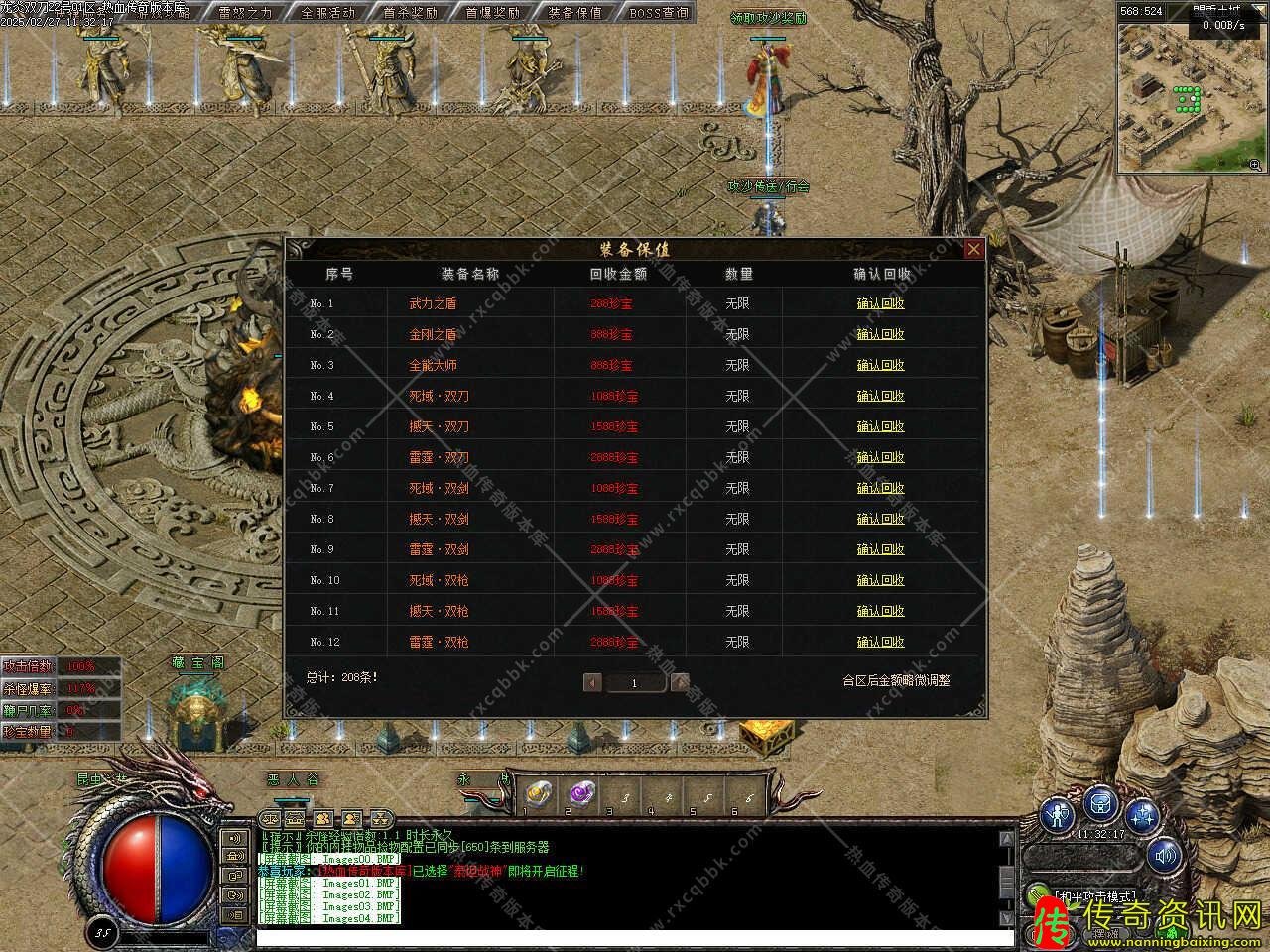Image resolution: width=1270 pixels, height=952 pixels.
Task: Confirm recycling of 全能大师
Action: click(x=880, y=365)
